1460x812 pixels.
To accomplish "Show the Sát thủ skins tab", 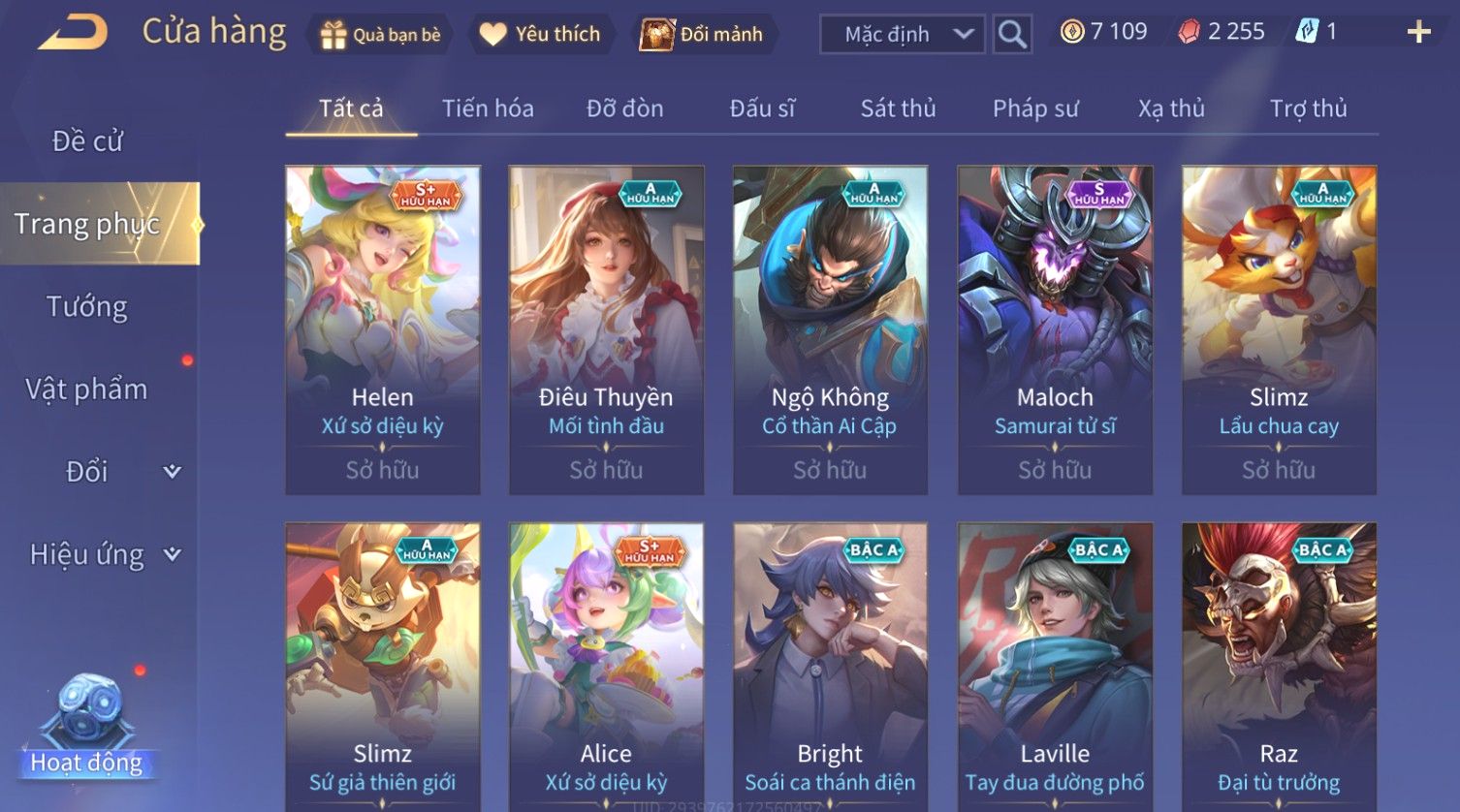I will point(898,109).
